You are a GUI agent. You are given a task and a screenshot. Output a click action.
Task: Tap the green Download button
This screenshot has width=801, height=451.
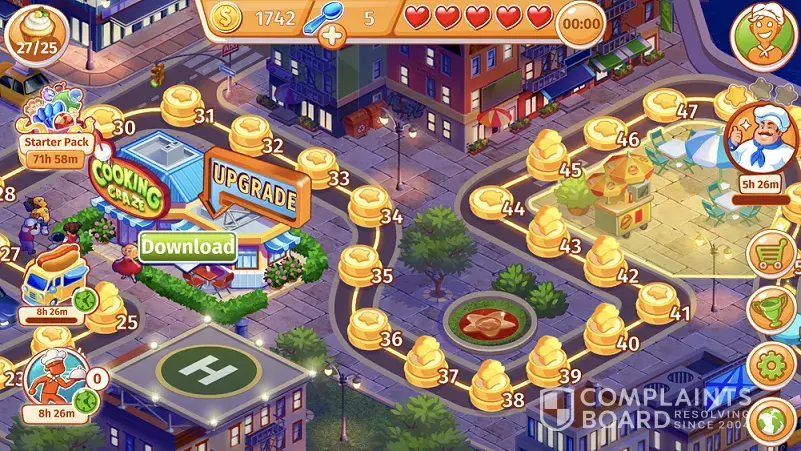pos(188,246)
